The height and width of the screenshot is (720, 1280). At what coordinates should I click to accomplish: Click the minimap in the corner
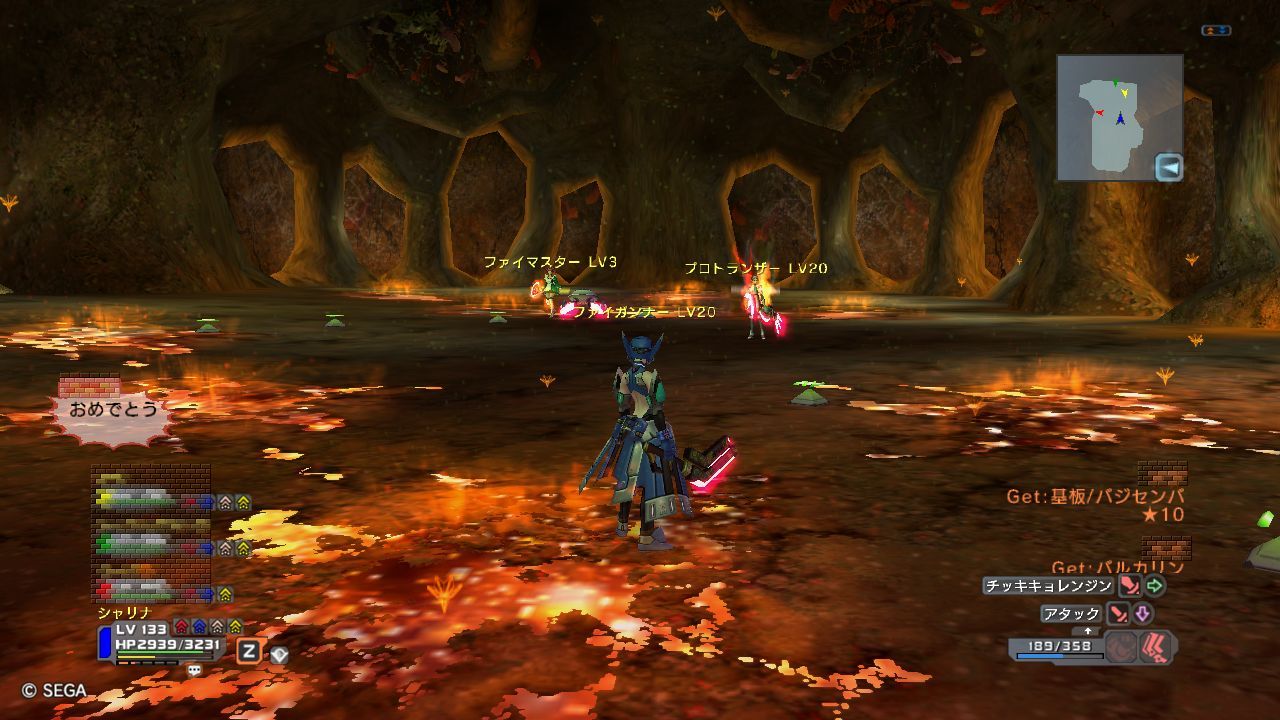(x=1119, y=117)
